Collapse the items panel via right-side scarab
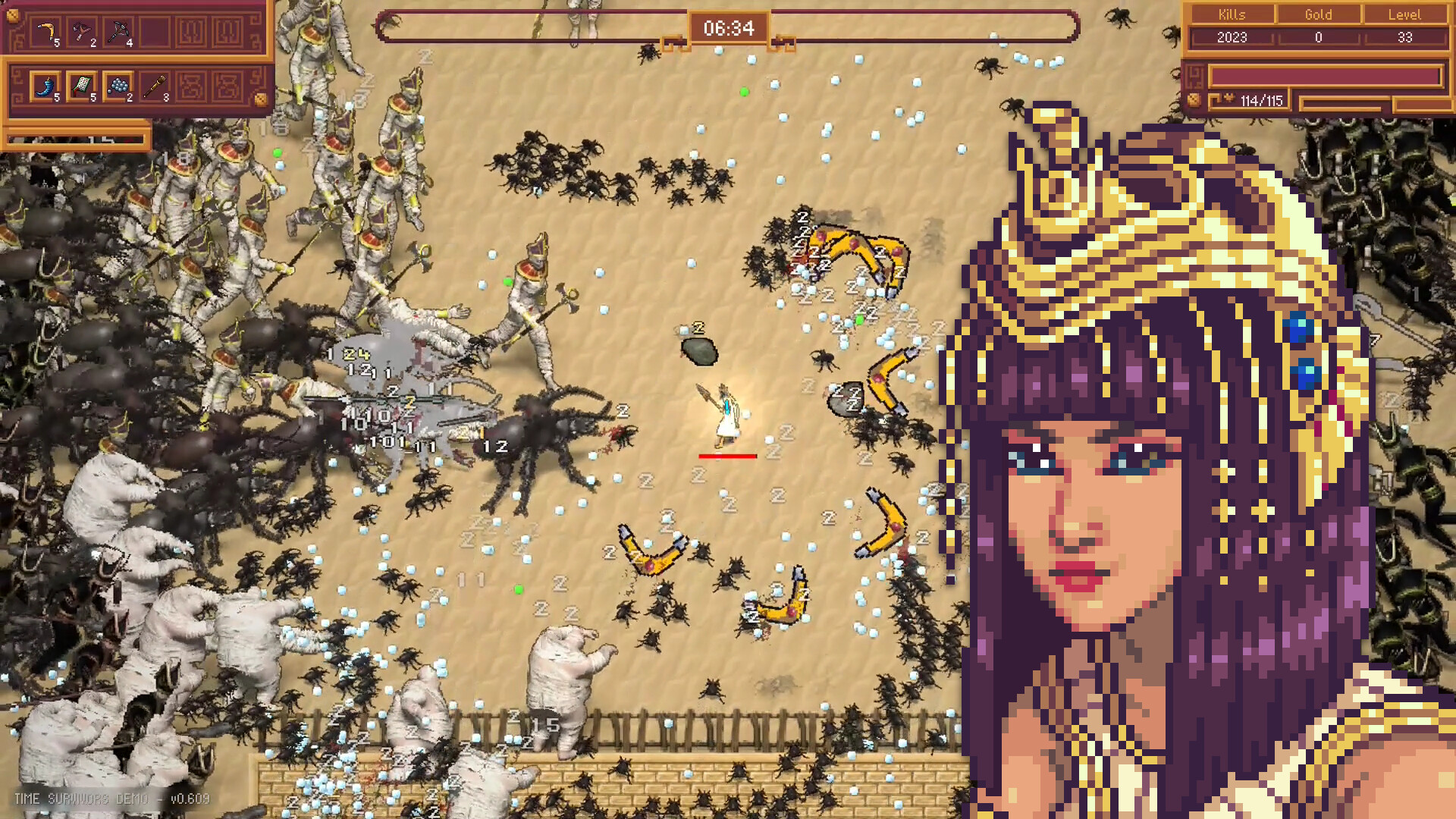The image size is (1456, 819). click(x=261, y=99)
